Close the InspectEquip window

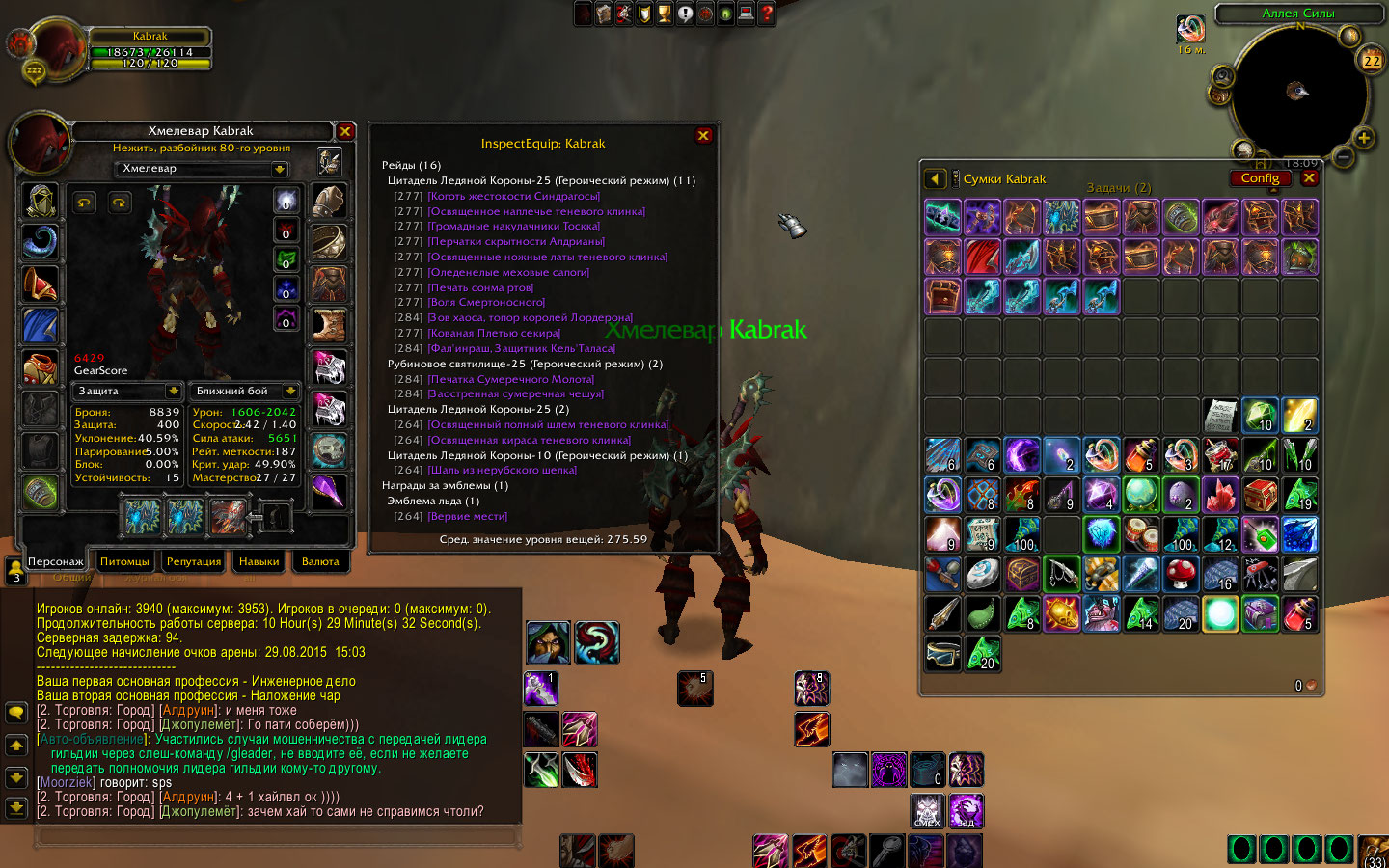703,136
